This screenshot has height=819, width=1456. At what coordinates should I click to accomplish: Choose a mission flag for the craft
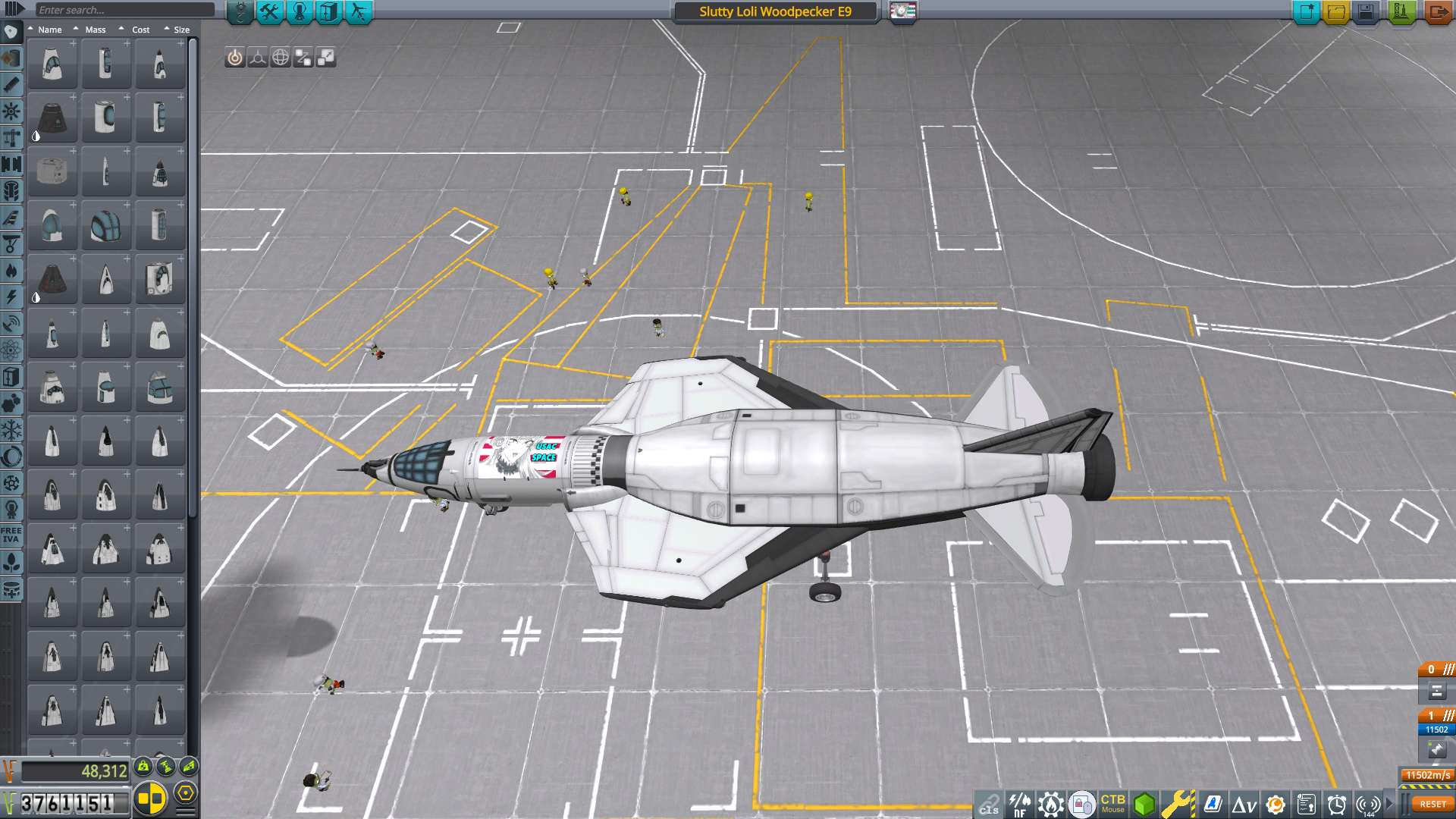click(903, 11)
